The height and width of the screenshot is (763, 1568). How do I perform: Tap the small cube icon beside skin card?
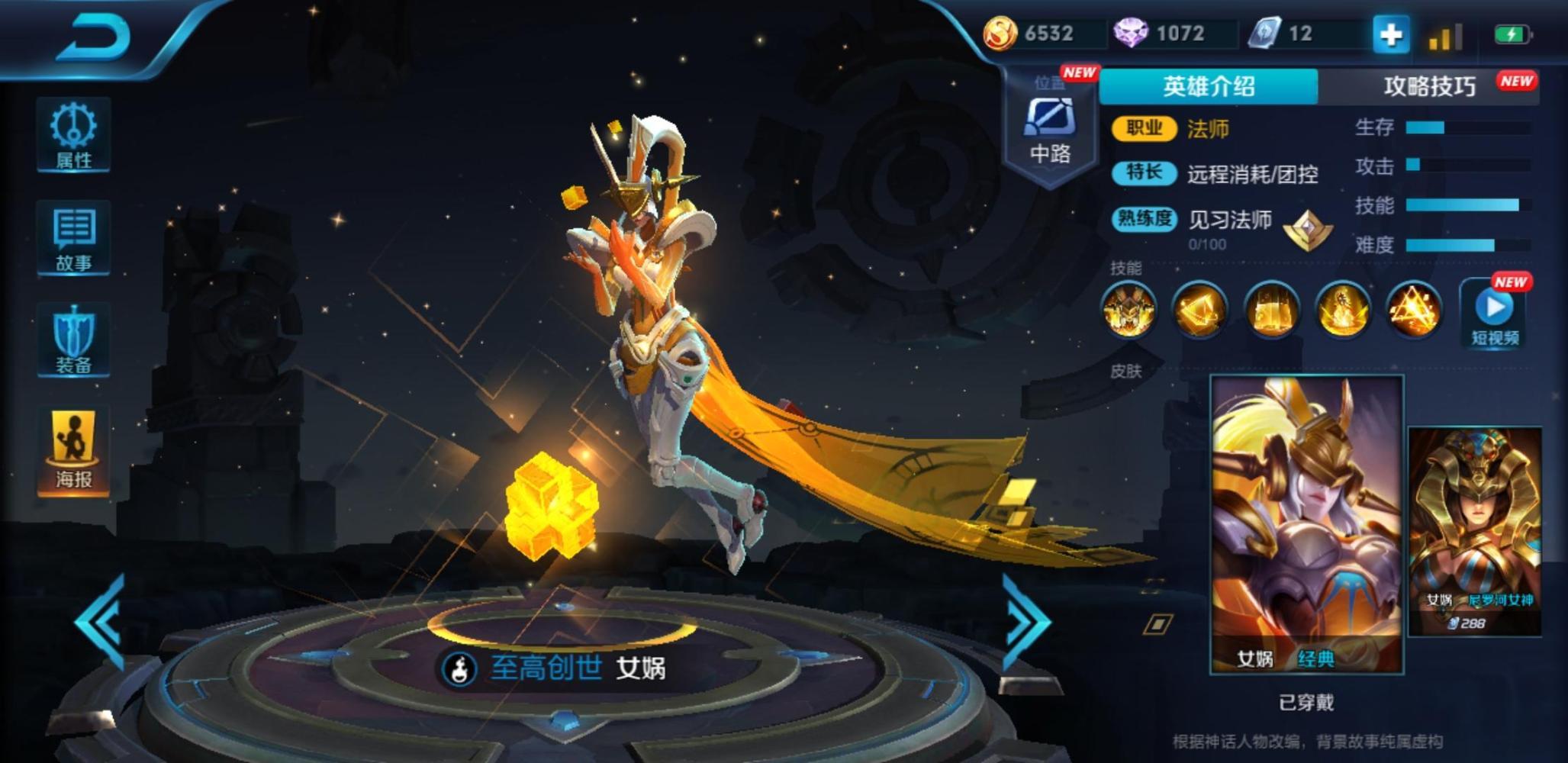1157,625
